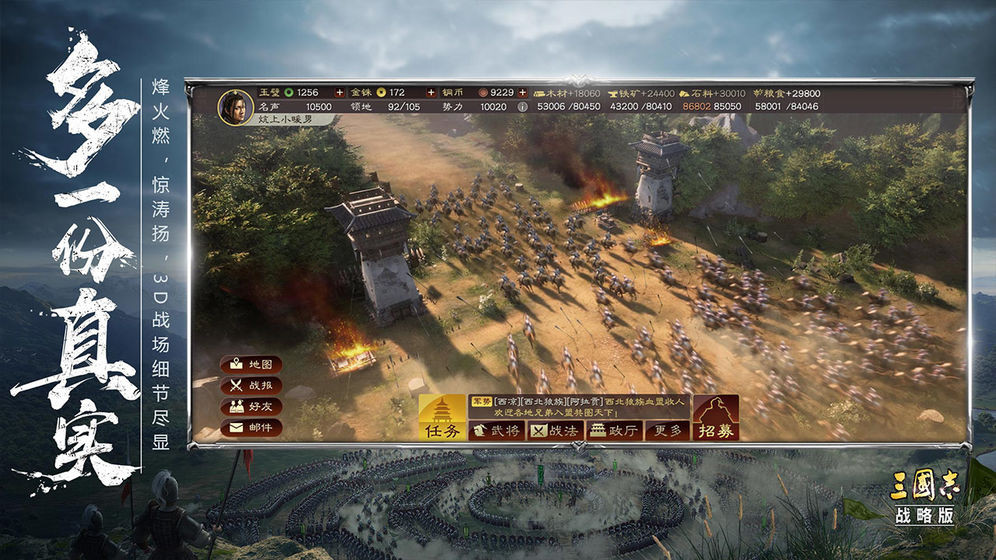Add more 玉璧 jade with plus button
The height and width of the screenshot is (560, 996).
[x=338, y=93]
